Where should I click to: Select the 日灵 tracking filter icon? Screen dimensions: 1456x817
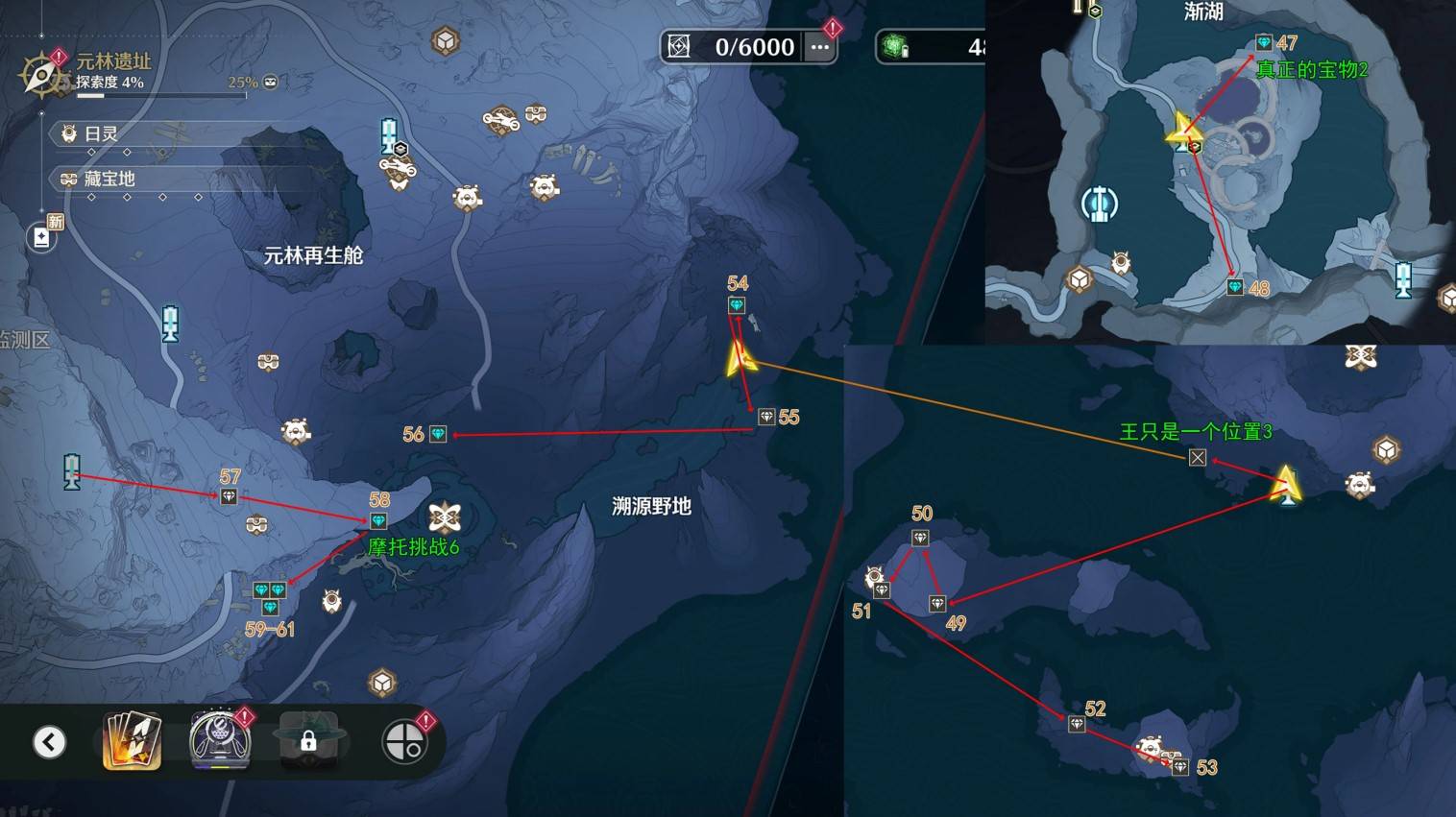[68, 134]
